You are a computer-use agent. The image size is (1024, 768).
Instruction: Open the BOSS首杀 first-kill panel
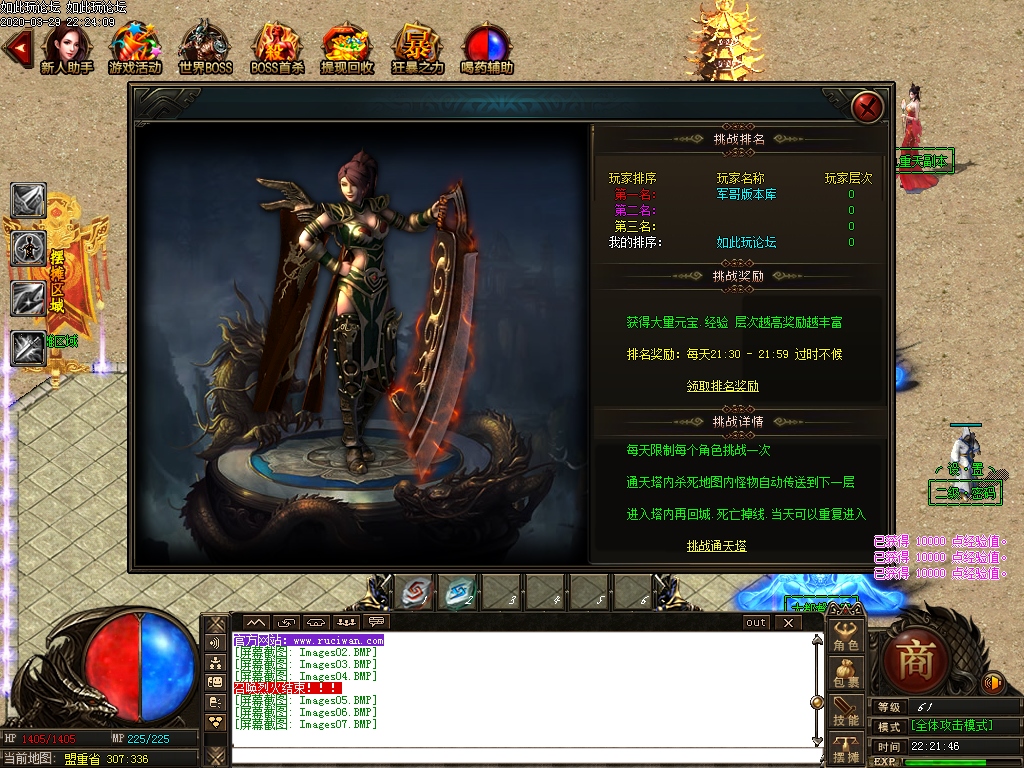click(x=277, y=47)
